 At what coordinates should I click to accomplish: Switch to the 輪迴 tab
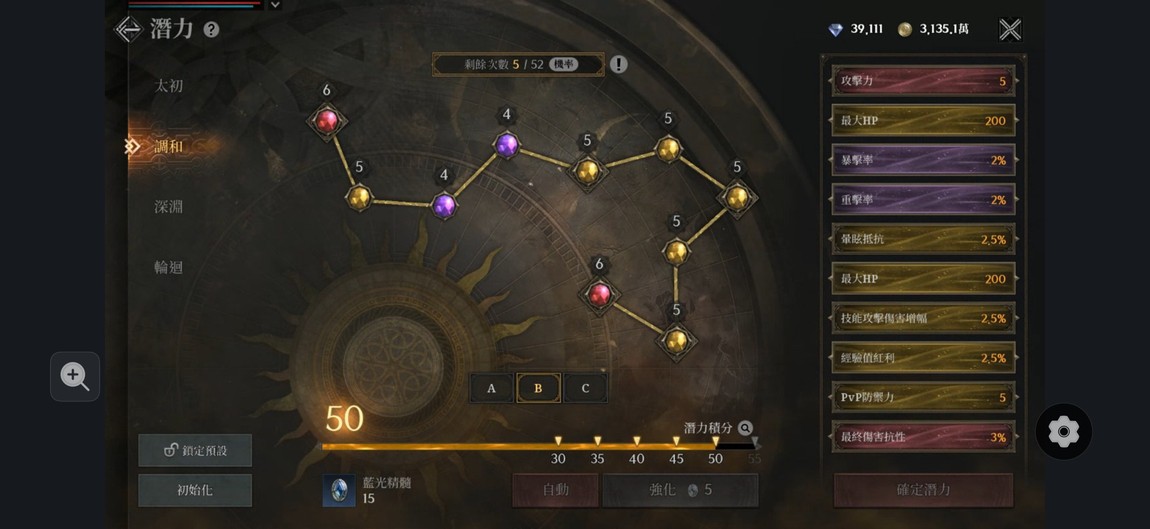(168, 267)
